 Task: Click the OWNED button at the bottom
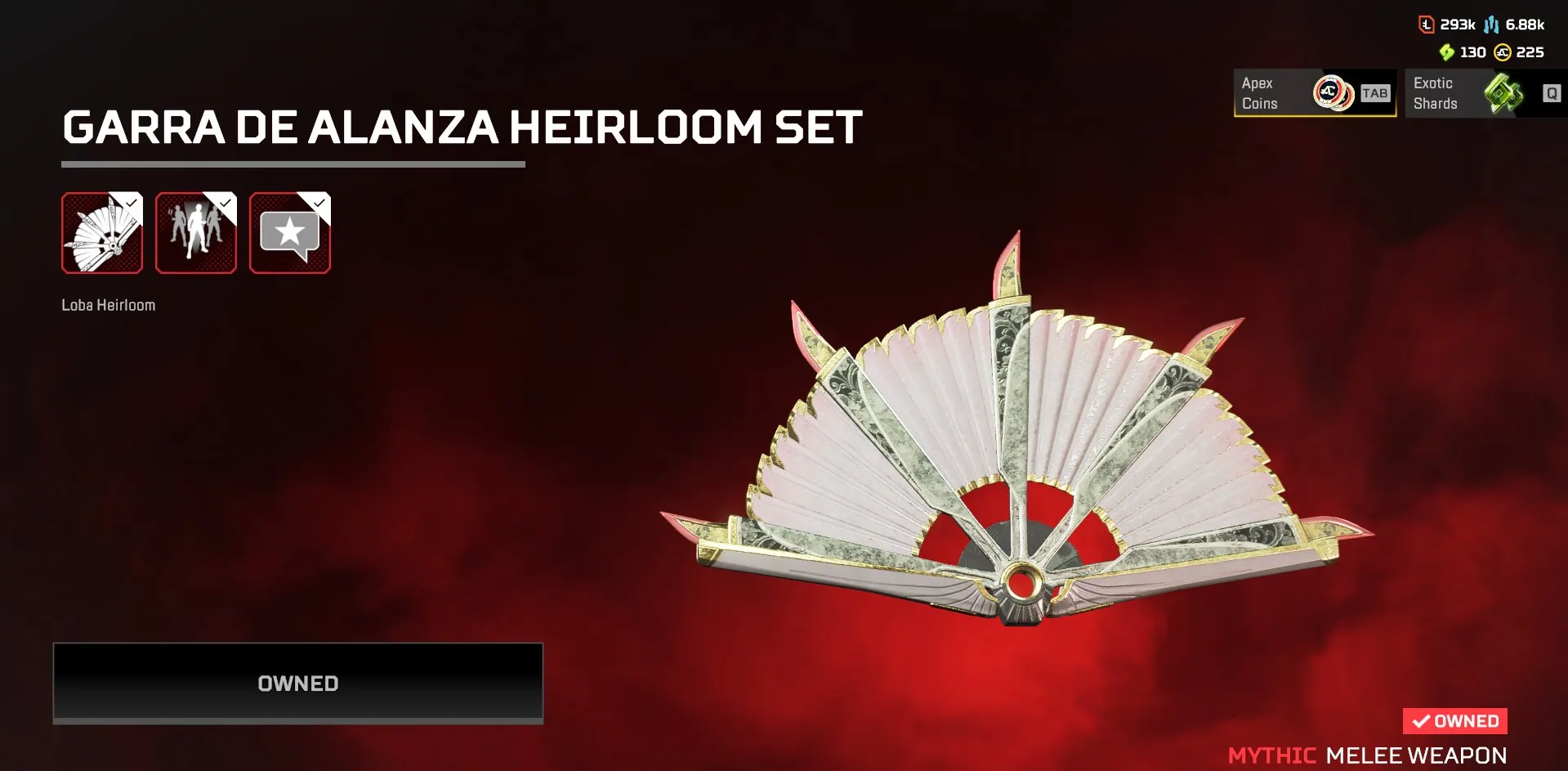point(297,682)
